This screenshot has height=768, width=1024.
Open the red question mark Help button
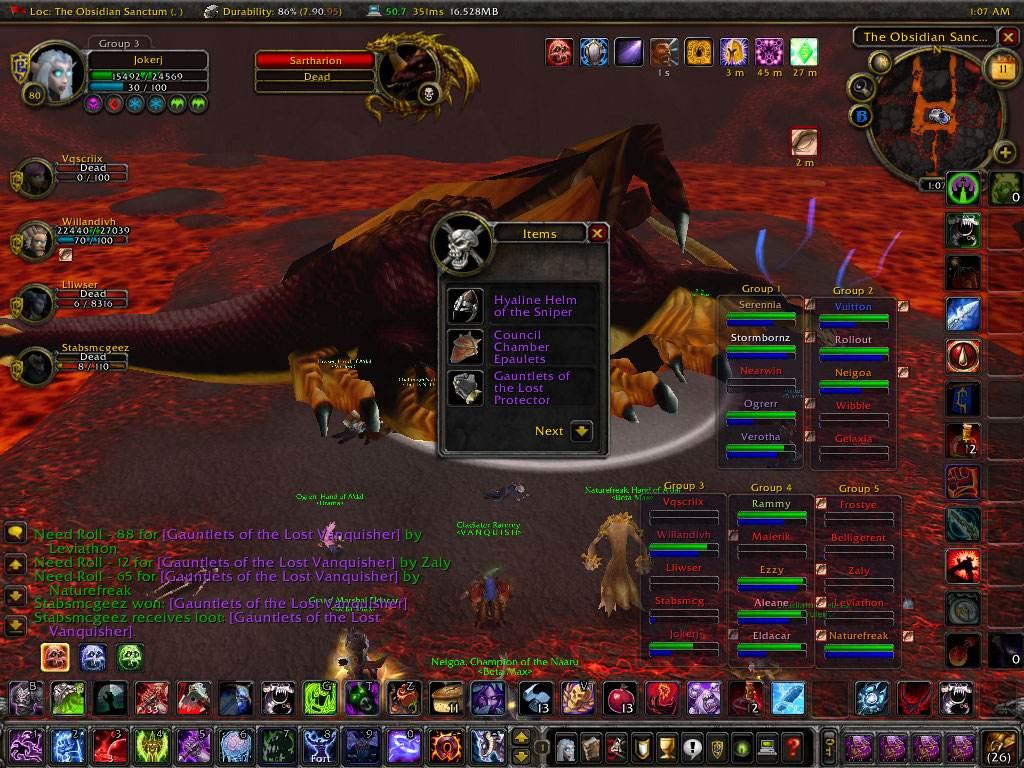tap(791, 746)
